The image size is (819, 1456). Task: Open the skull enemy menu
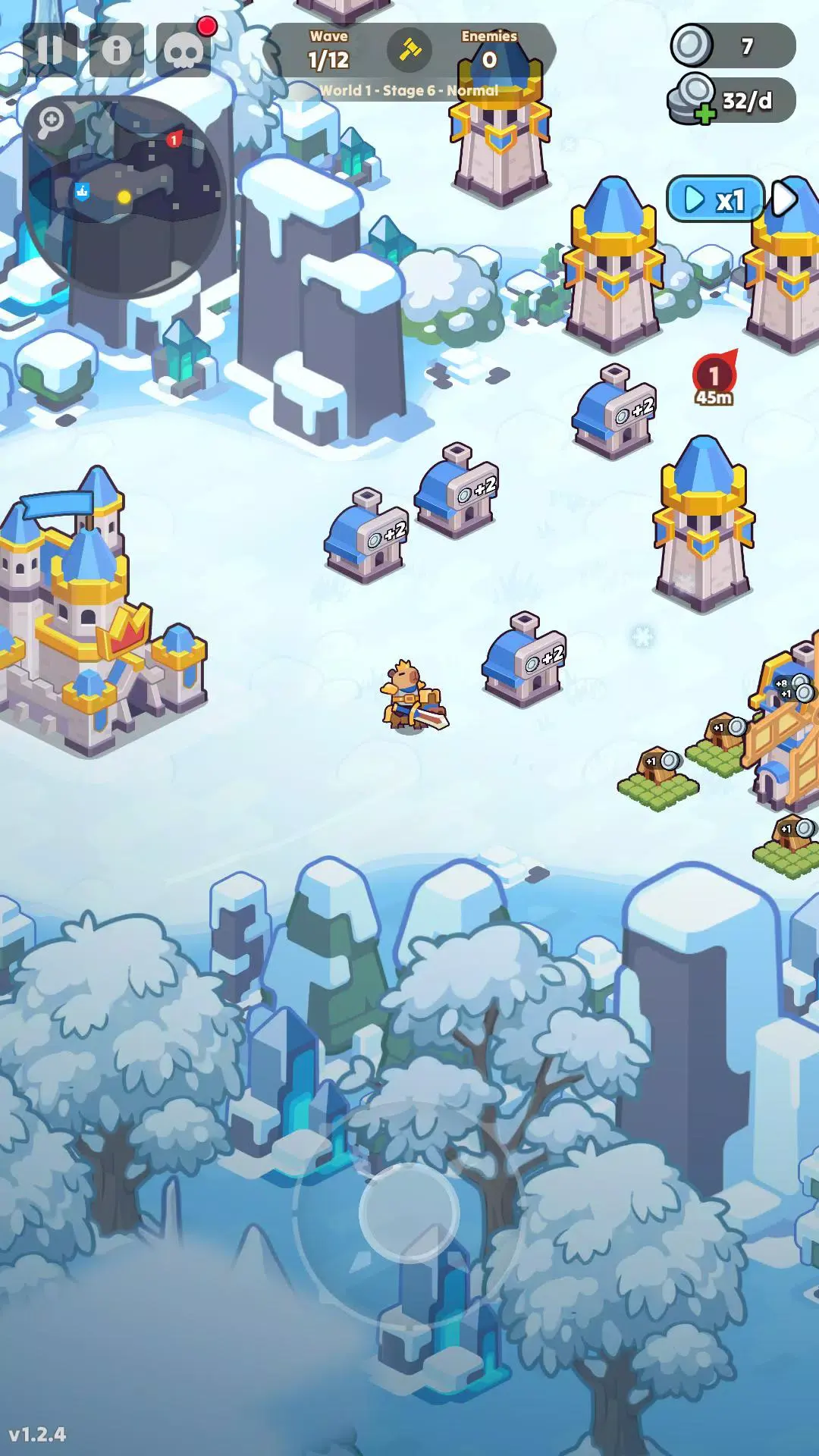(184, 50)
